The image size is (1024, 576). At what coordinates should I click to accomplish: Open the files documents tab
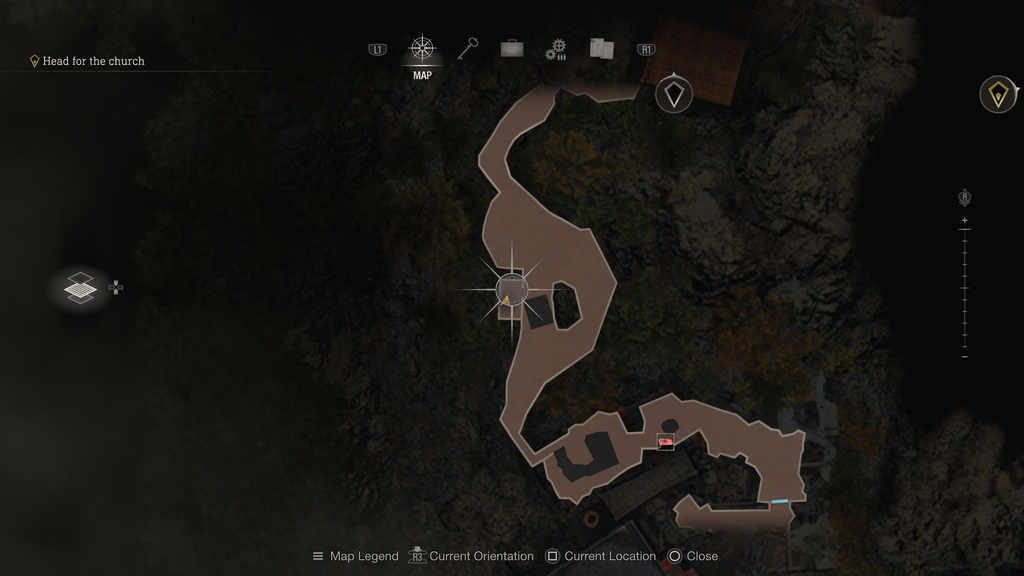(601, 49)
